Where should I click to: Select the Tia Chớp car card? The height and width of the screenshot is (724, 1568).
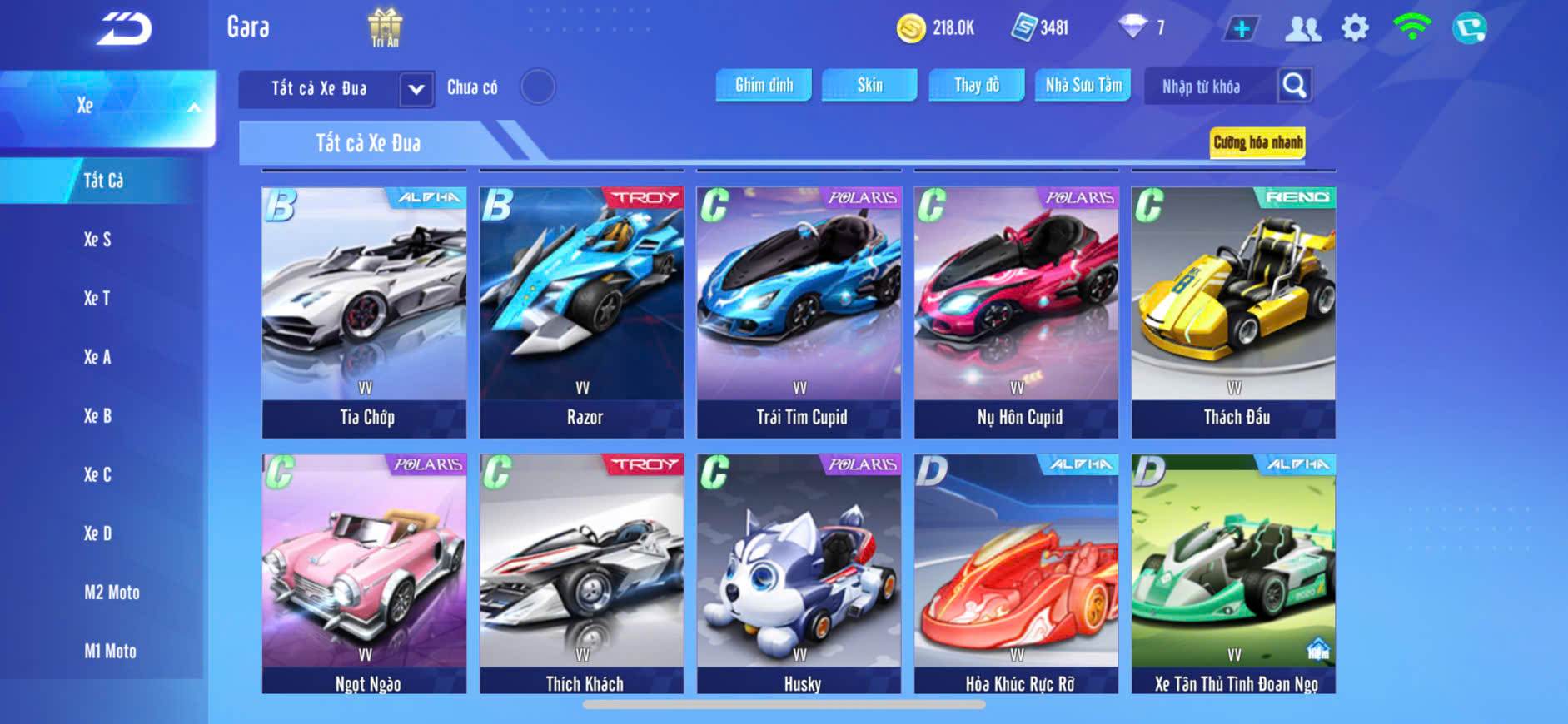(x=364, y=312)
